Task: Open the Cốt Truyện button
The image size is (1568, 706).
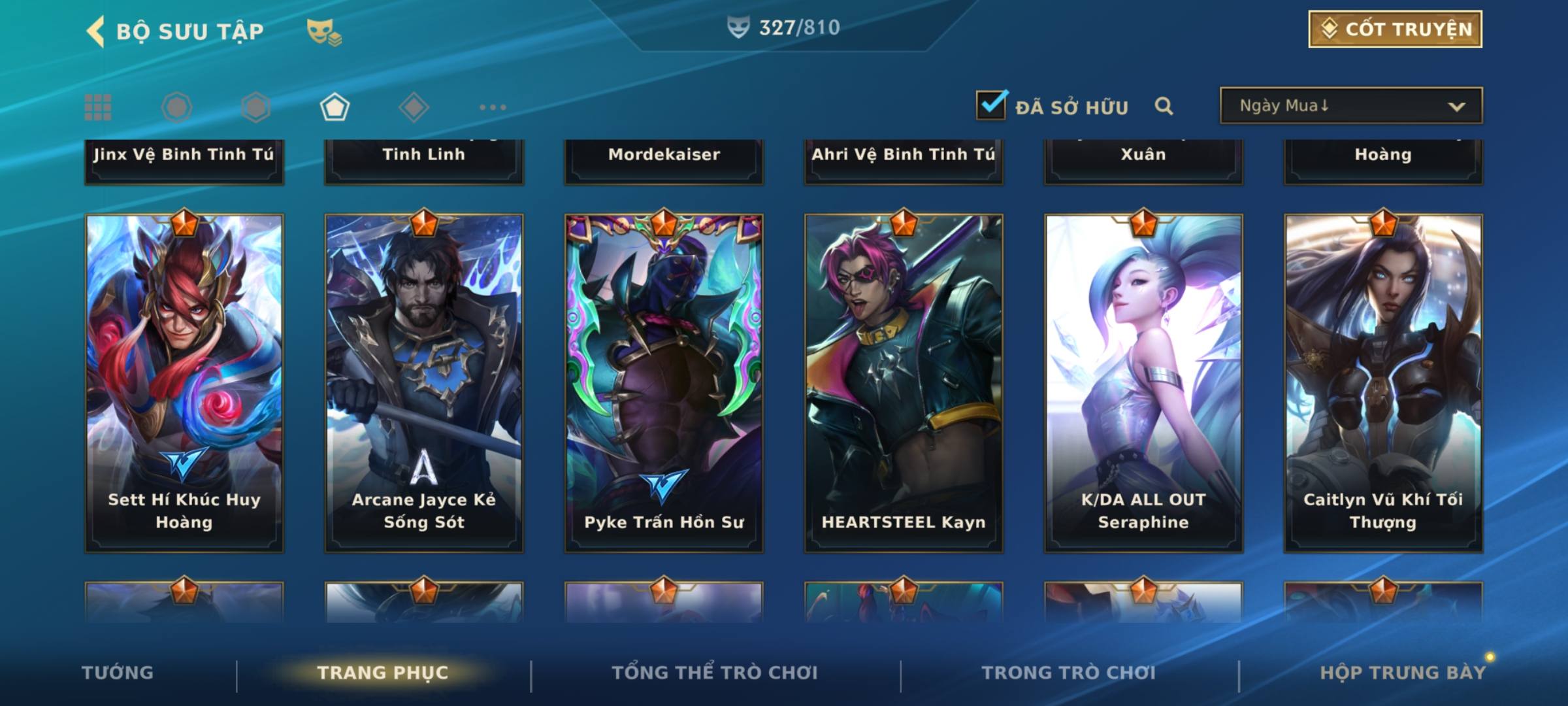Action: click(x=1394, y=29)
